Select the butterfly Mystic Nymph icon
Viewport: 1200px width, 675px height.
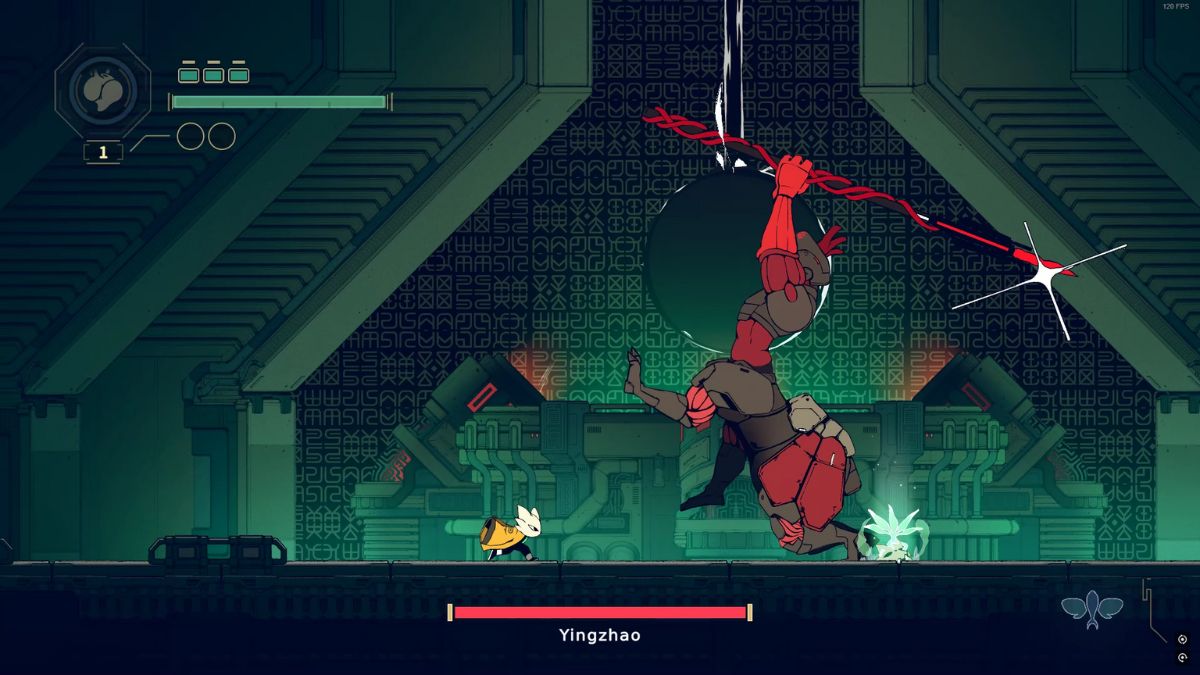(1092, 607)
